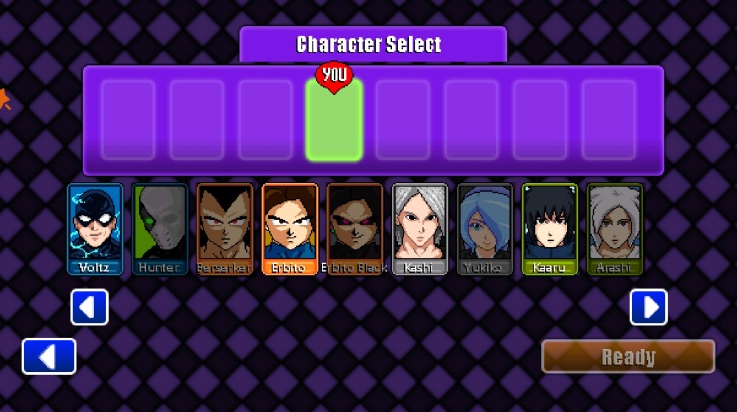Pick the Berserker character portrait

(225, 228)
